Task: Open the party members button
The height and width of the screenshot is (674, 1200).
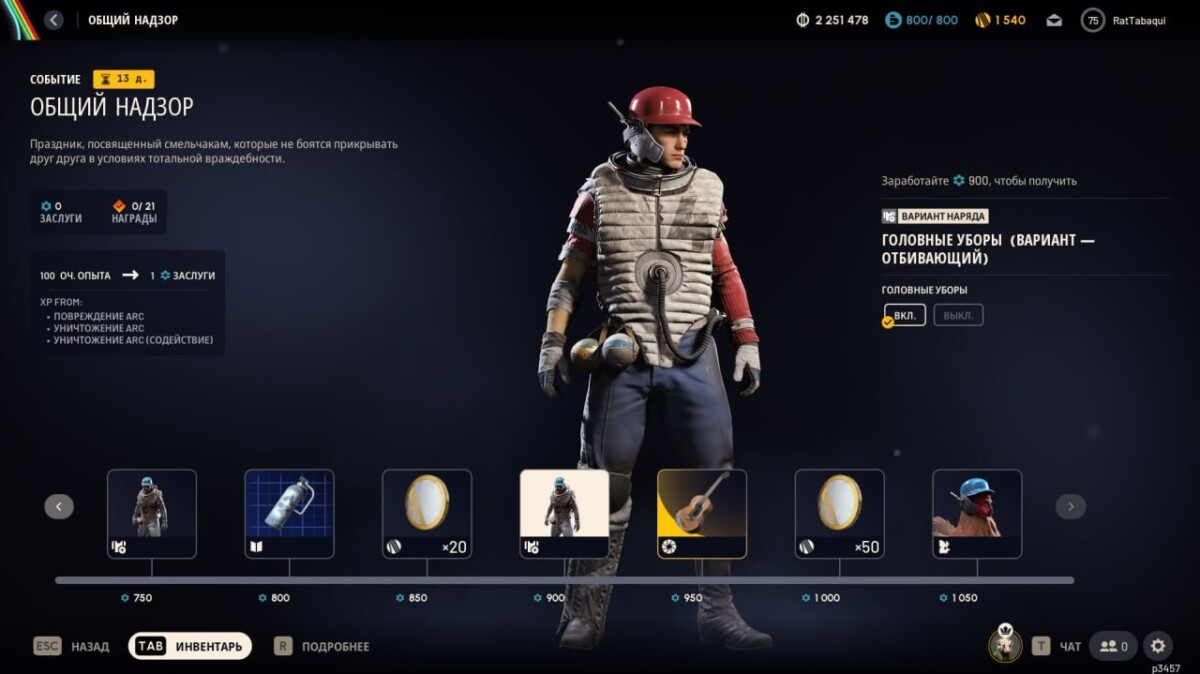Action: 1113,646
